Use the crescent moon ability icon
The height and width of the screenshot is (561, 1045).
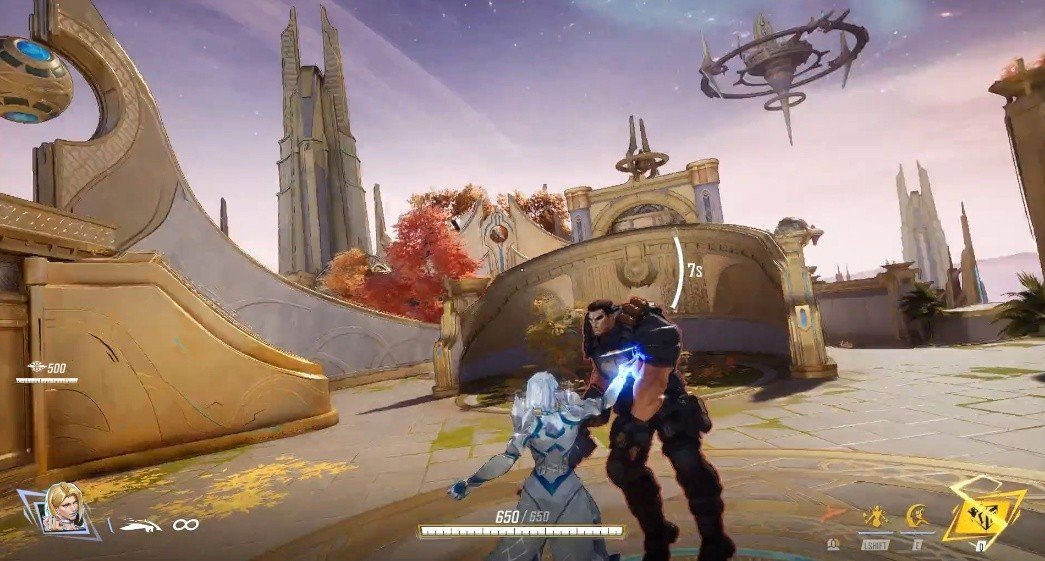click(x=917, y=516)
